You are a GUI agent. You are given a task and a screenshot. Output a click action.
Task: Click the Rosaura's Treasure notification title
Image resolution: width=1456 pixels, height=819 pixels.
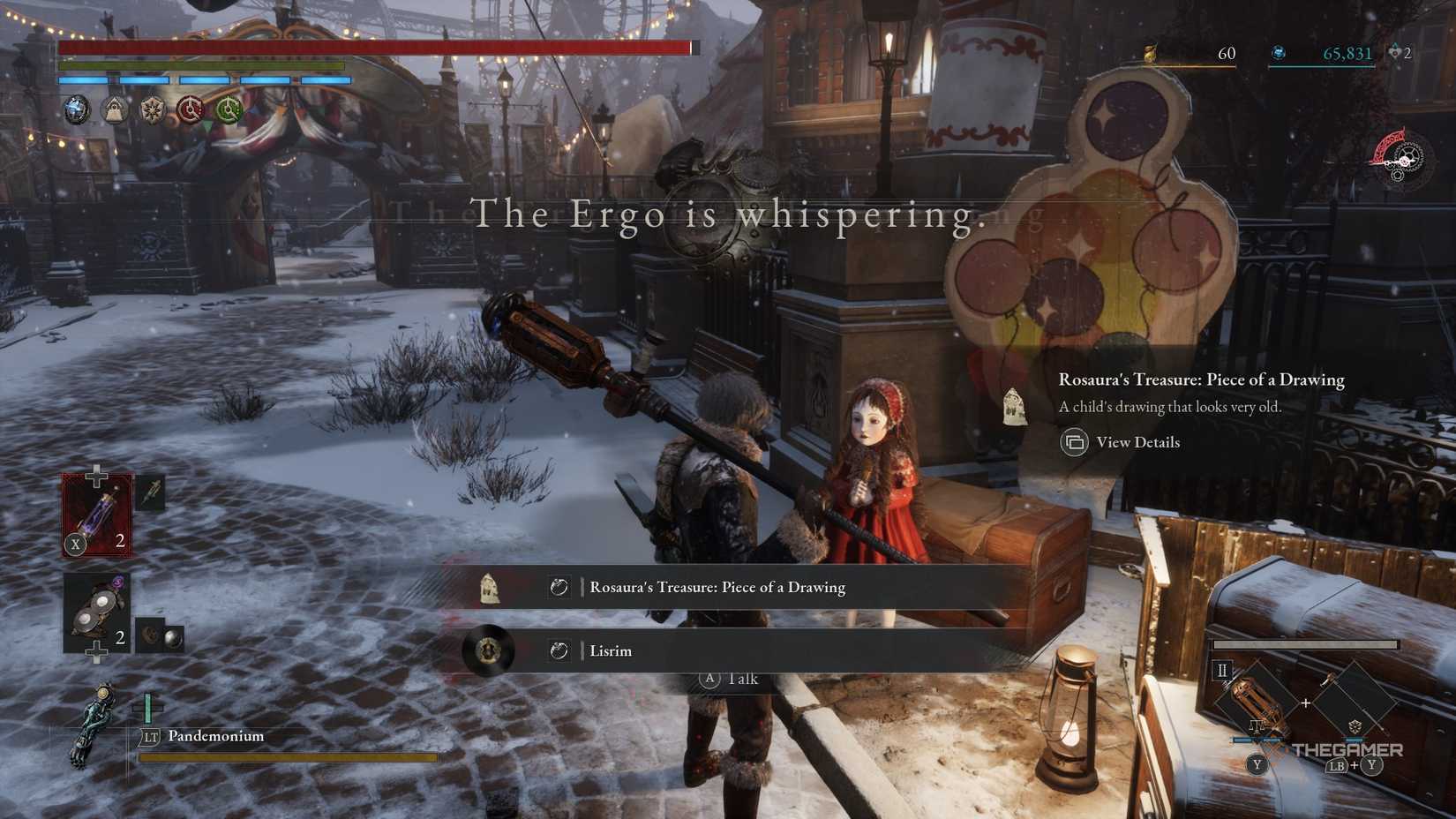point(1200,379)
